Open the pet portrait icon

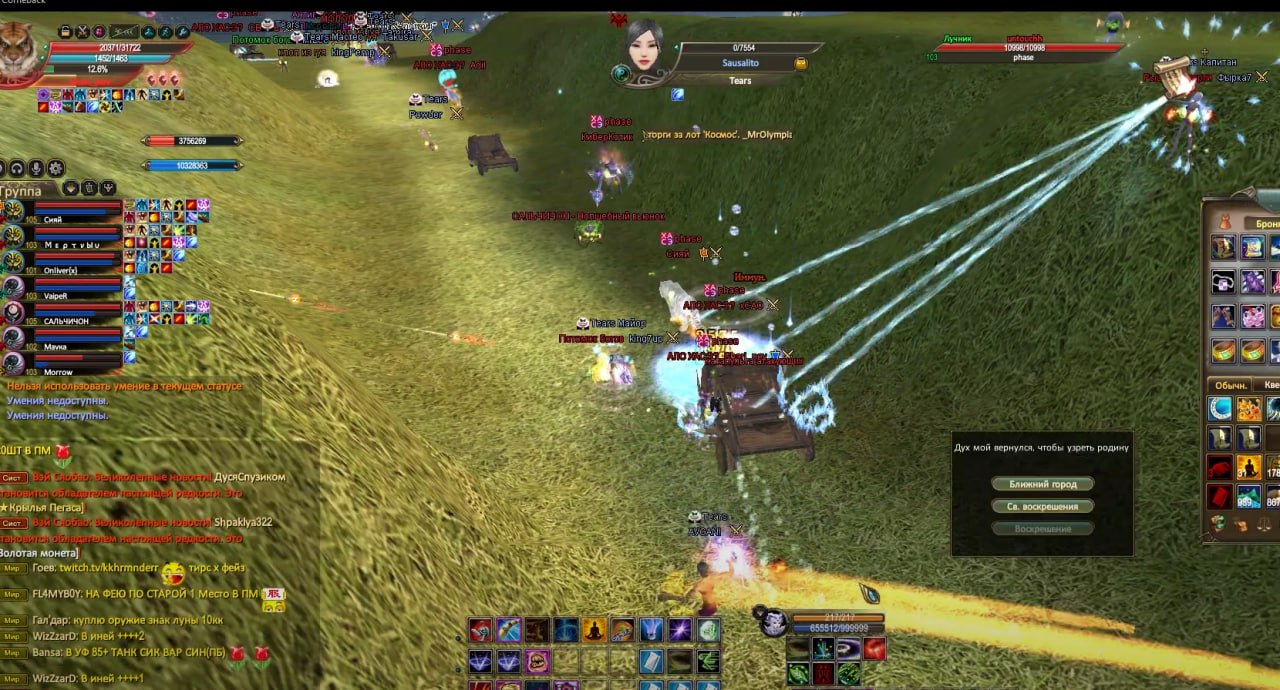tap(772, 622)
